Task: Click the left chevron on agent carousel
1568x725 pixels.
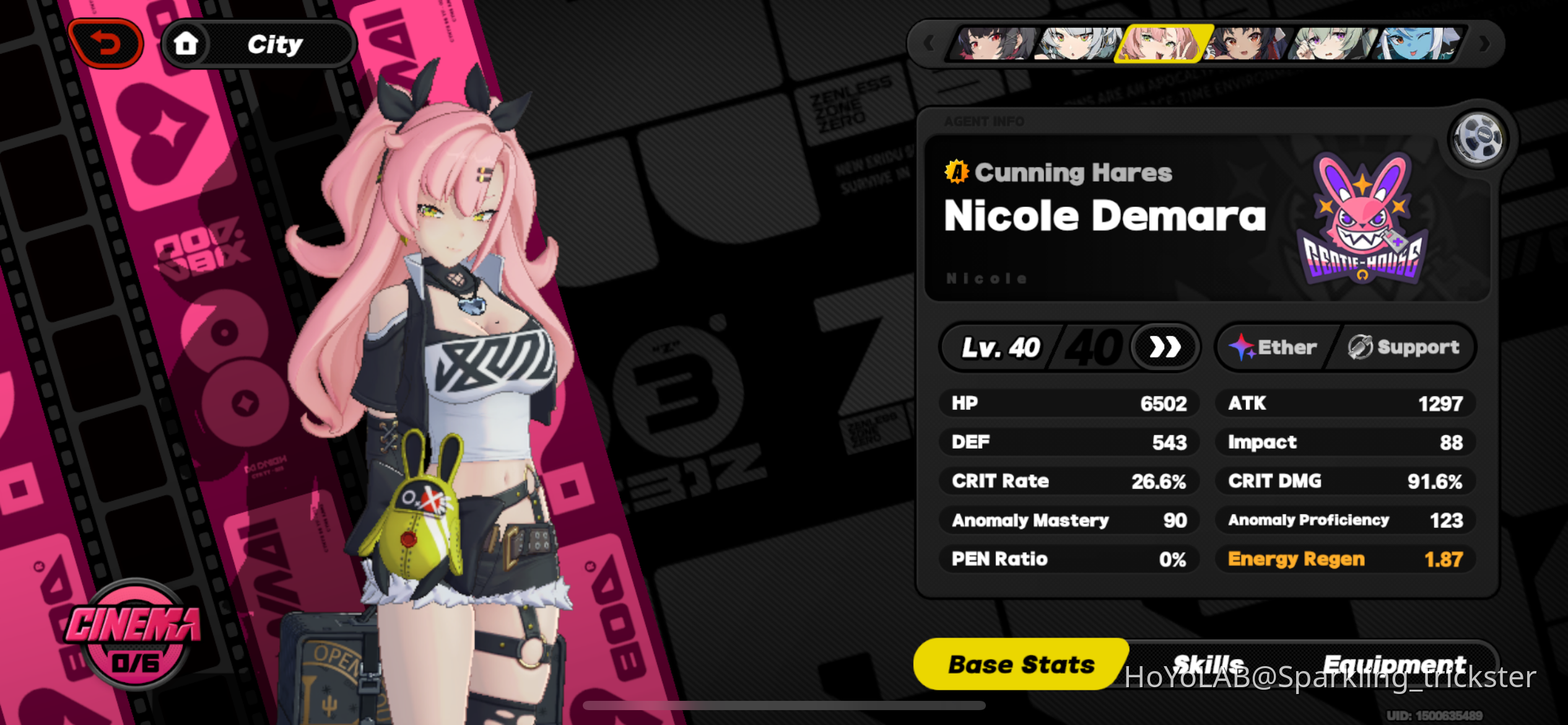Action: (928, 42)
